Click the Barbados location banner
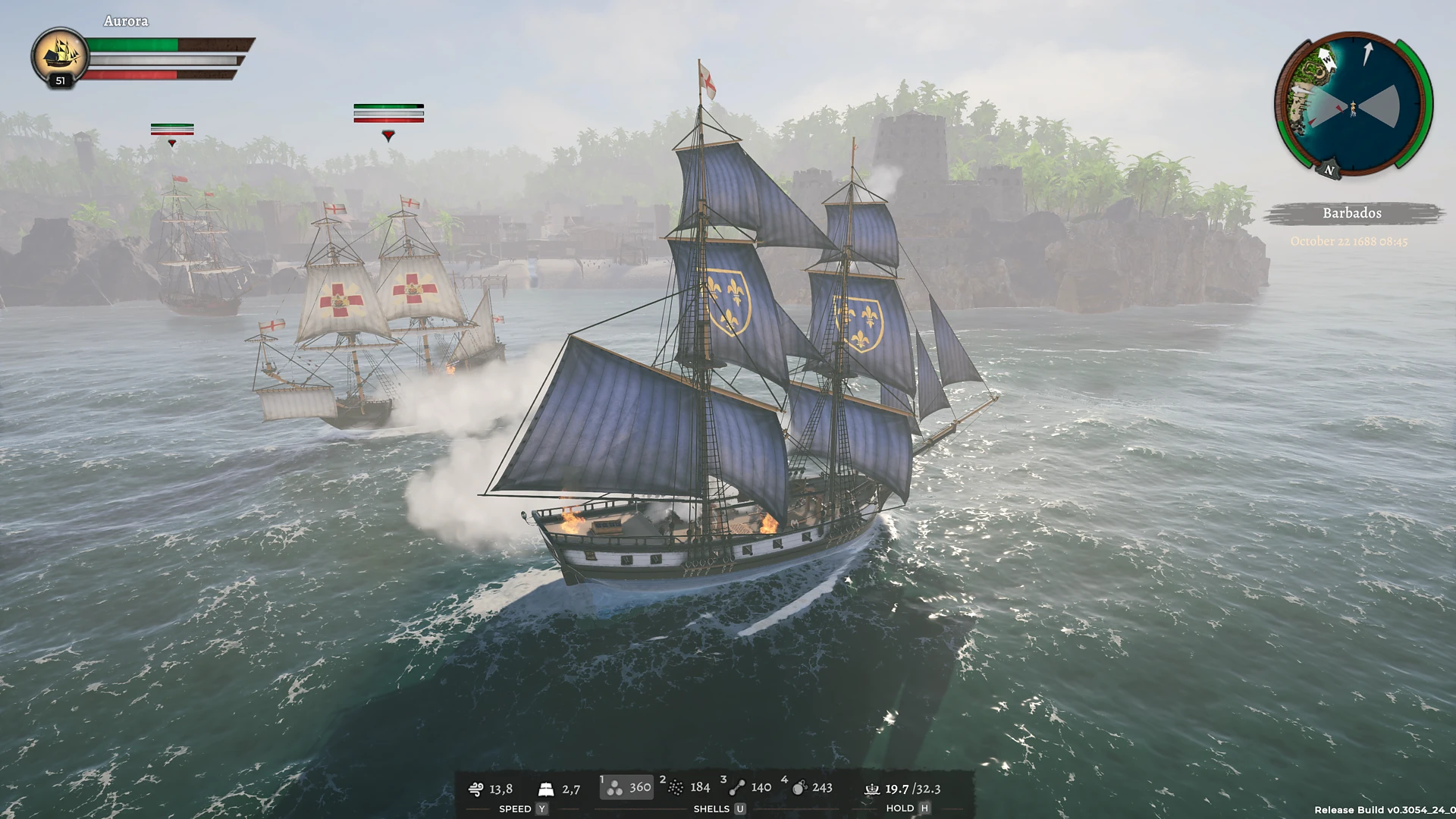Image resolution: width=1456 pixels, height=819 pixels. (1351, 213)
